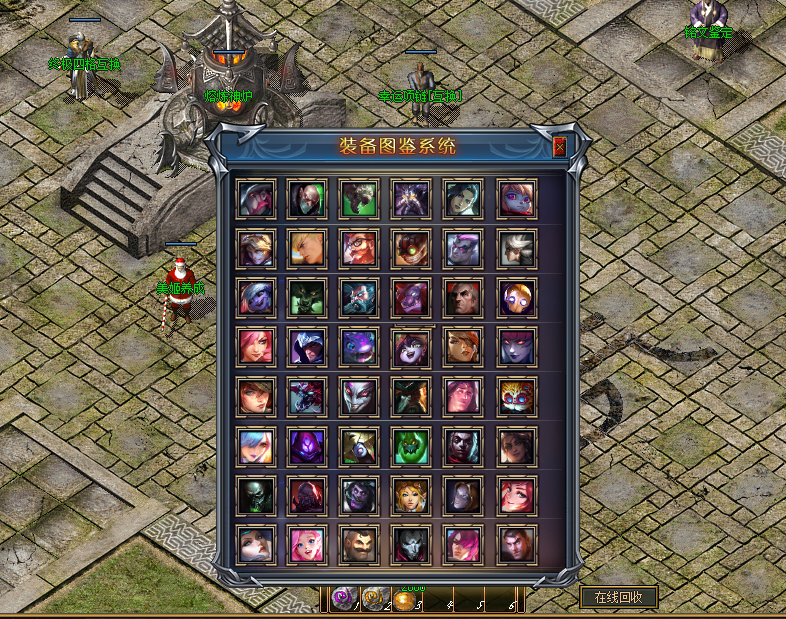Screen dimensions: 786x619
Task: Select the Gragas red-bearded glasses portrait
Action: (x=359, y=249)
